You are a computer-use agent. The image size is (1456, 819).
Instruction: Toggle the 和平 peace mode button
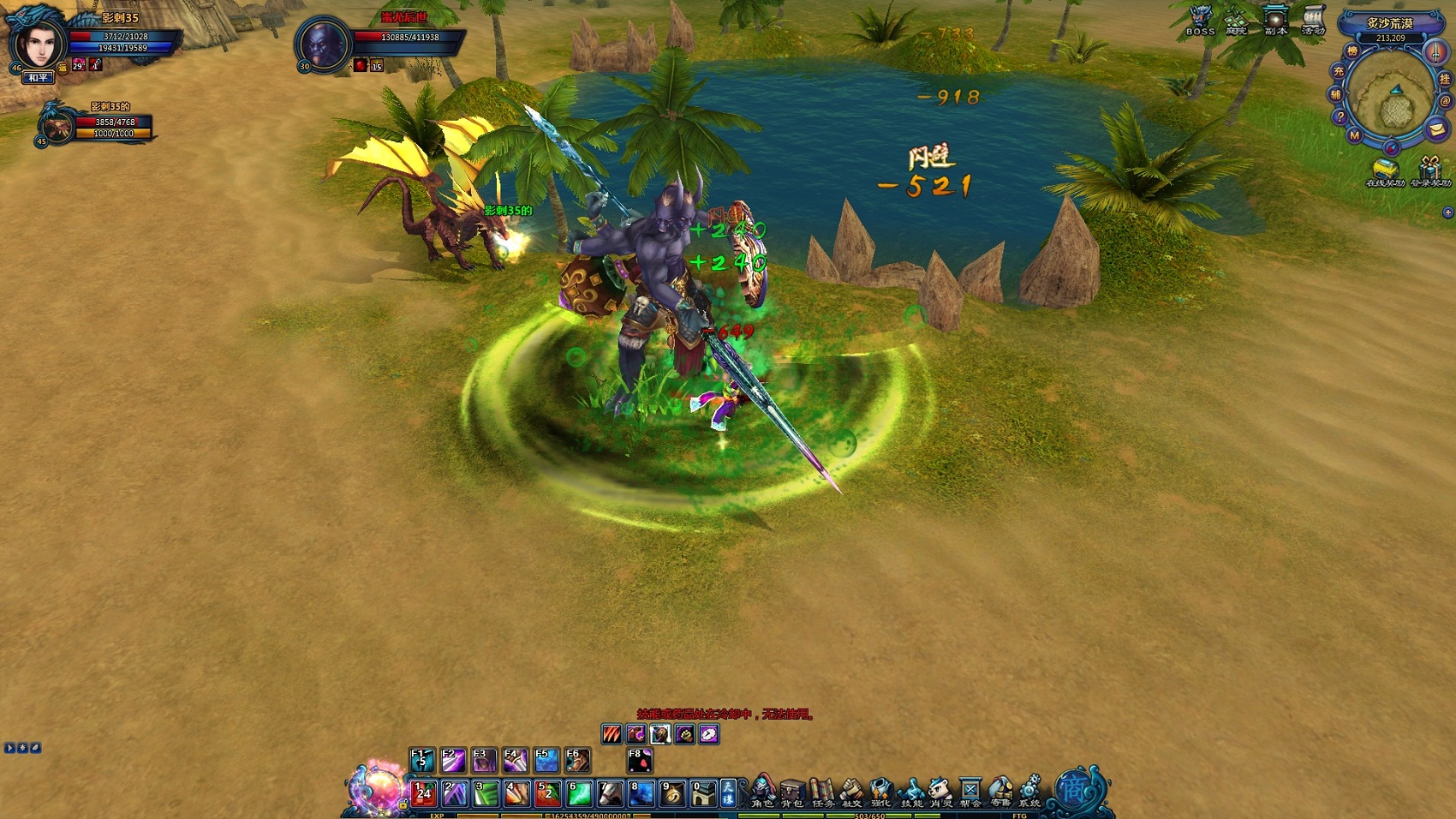[39, 78]
